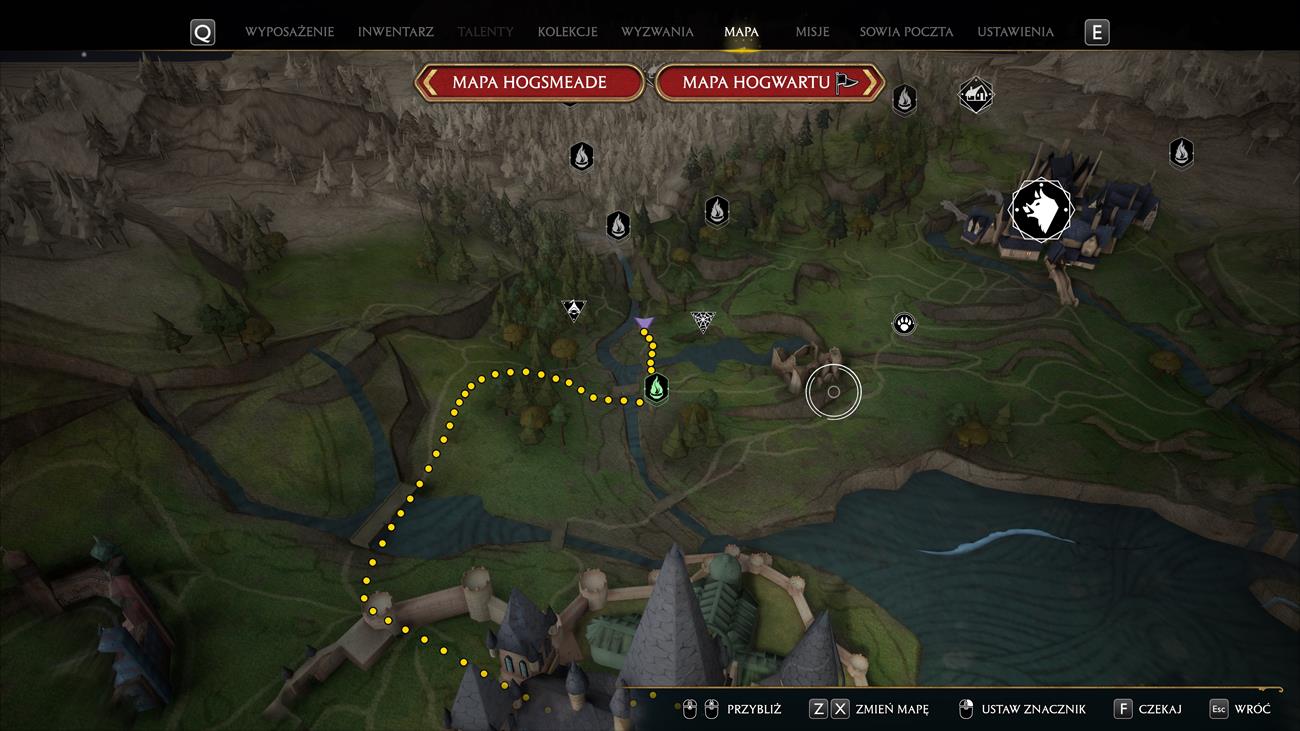Open the Wyposażenie tab
Viewport: 1300px width, 731px height.
289,32
